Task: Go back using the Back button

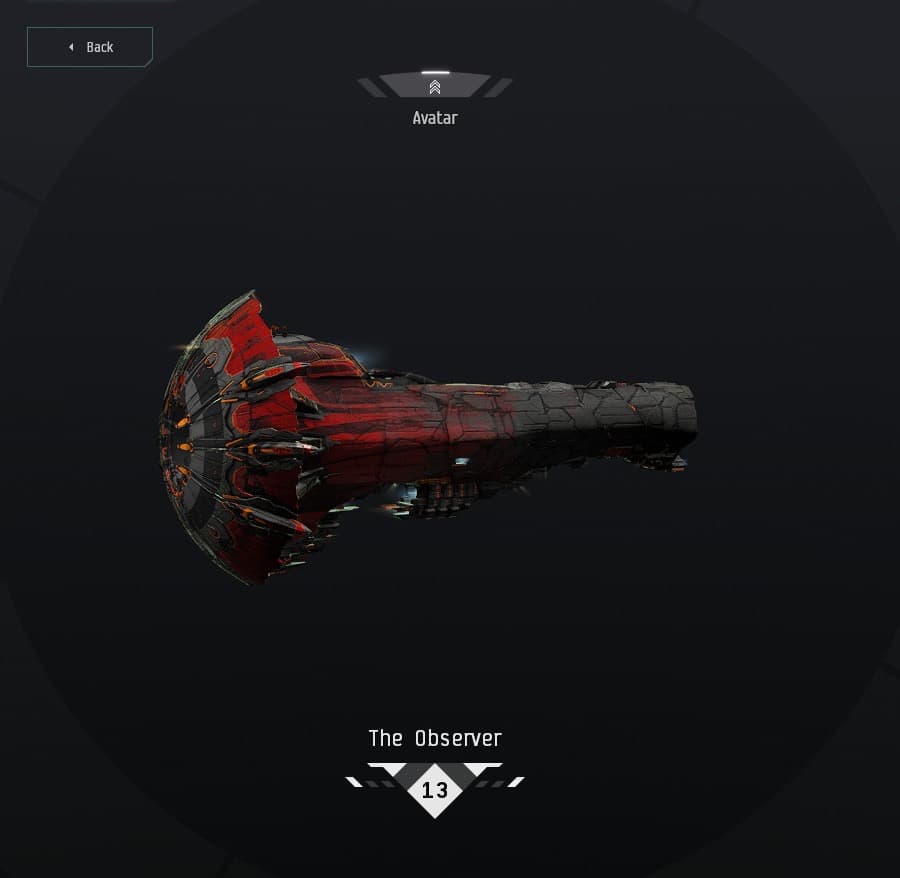Action: [90, 47]
